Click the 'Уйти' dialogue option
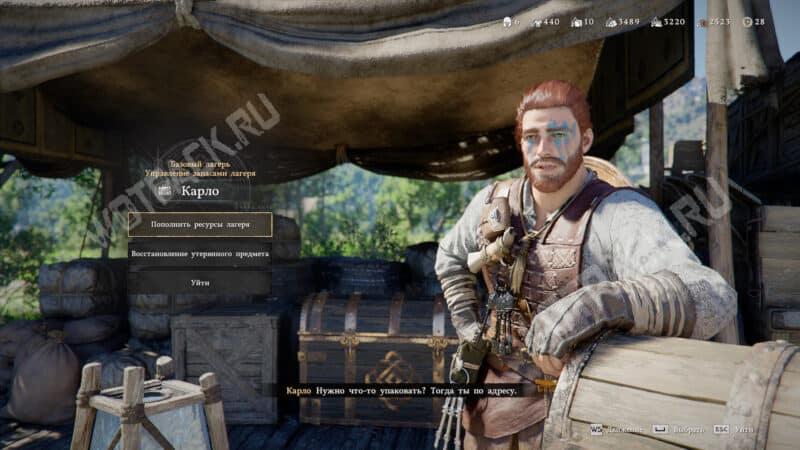The width and height of the screenshot is (800, 450). tap(200, 283)
